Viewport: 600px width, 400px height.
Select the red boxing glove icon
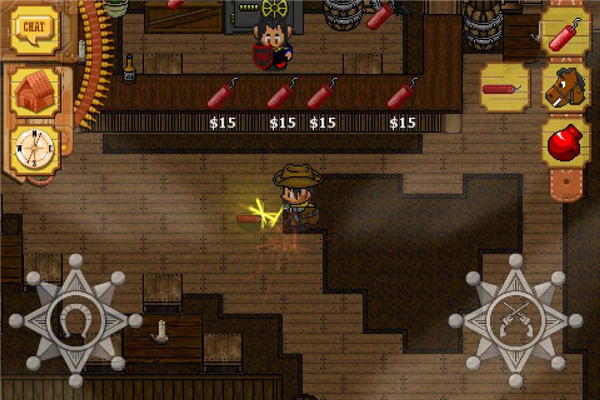564,141
